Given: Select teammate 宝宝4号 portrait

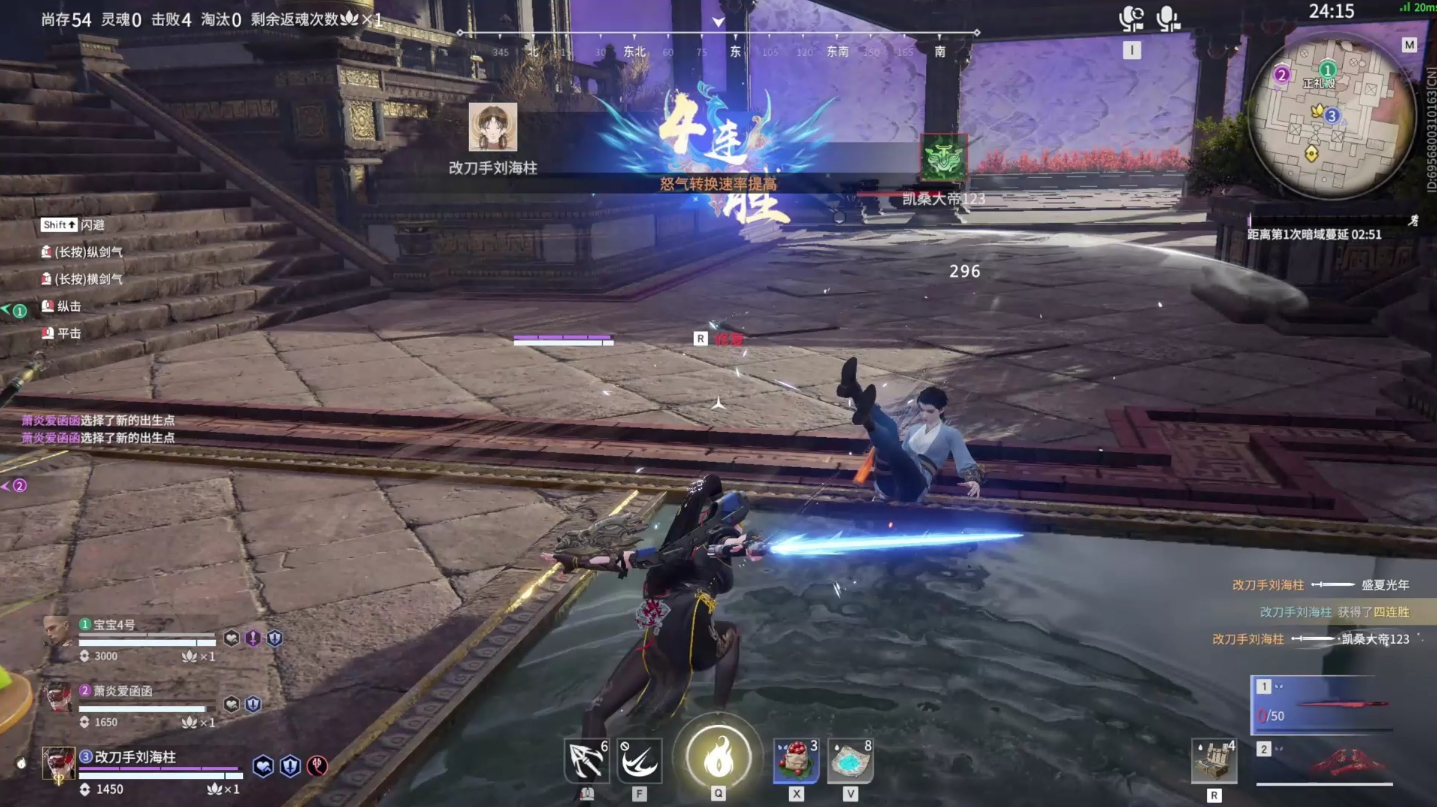Looking at the screenshot, I should [x=59, y=632].
